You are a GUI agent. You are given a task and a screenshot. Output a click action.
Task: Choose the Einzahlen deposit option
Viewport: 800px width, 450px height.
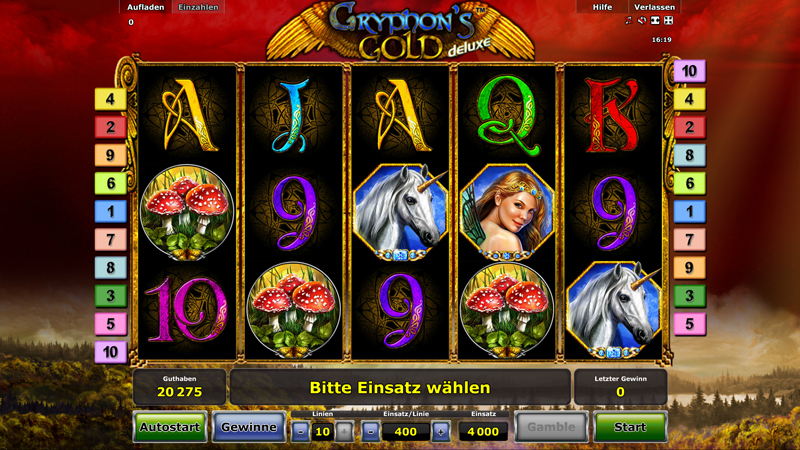(x=197, y=7)
